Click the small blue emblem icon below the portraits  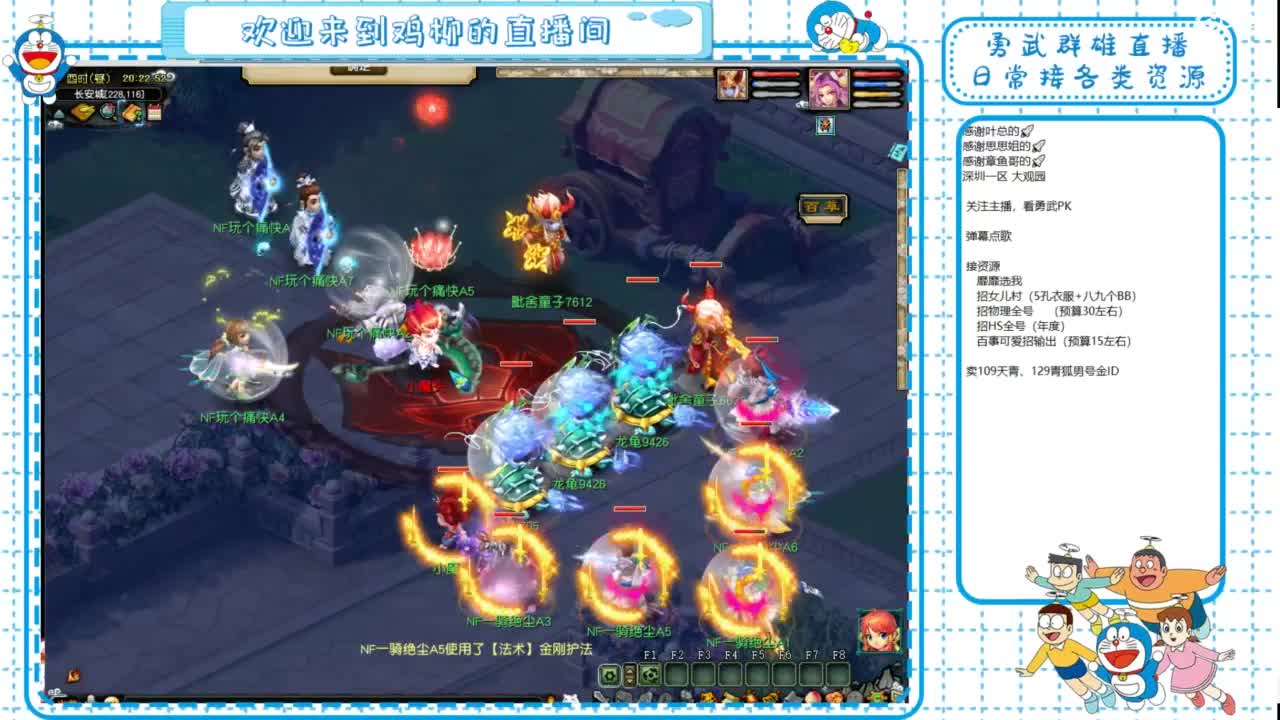tap(825, 126)
